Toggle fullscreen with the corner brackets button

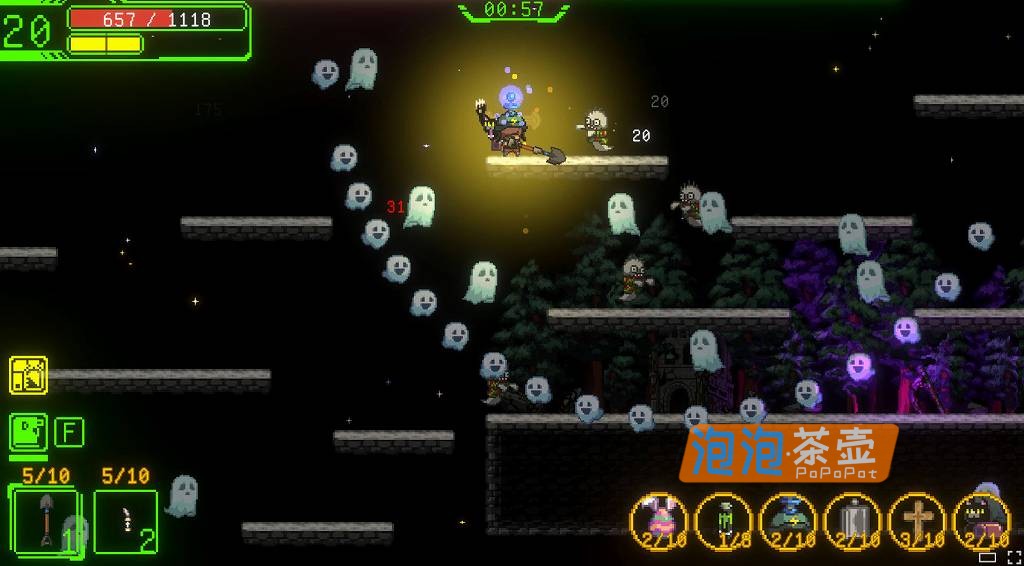click(1013, 557)
